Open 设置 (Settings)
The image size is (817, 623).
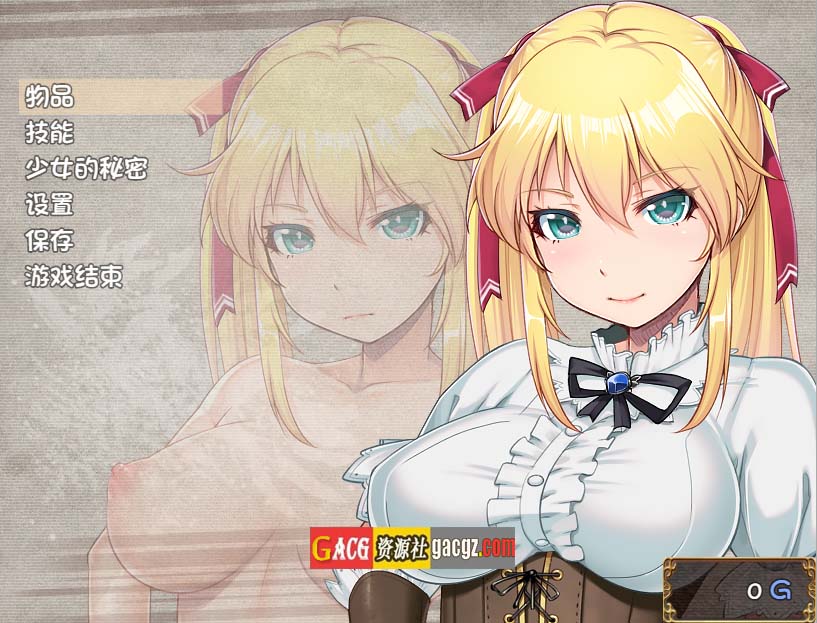coord(49,205)
